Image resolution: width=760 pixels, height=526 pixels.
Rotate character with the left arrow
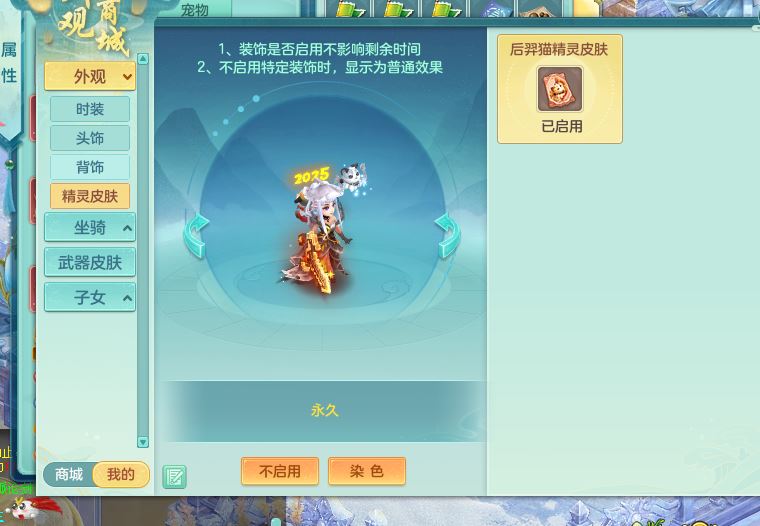196,236
